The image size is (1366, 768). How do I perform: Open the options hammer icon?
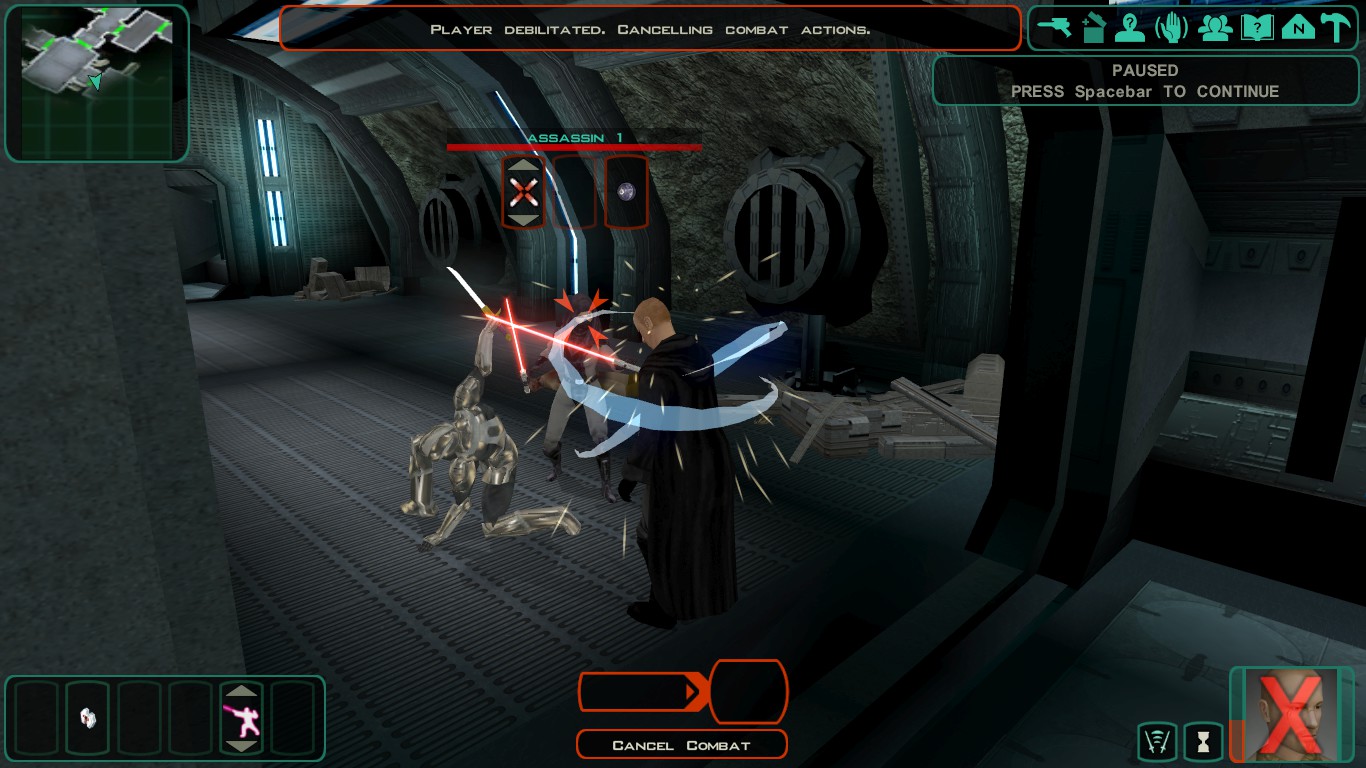coord(1336,28)
